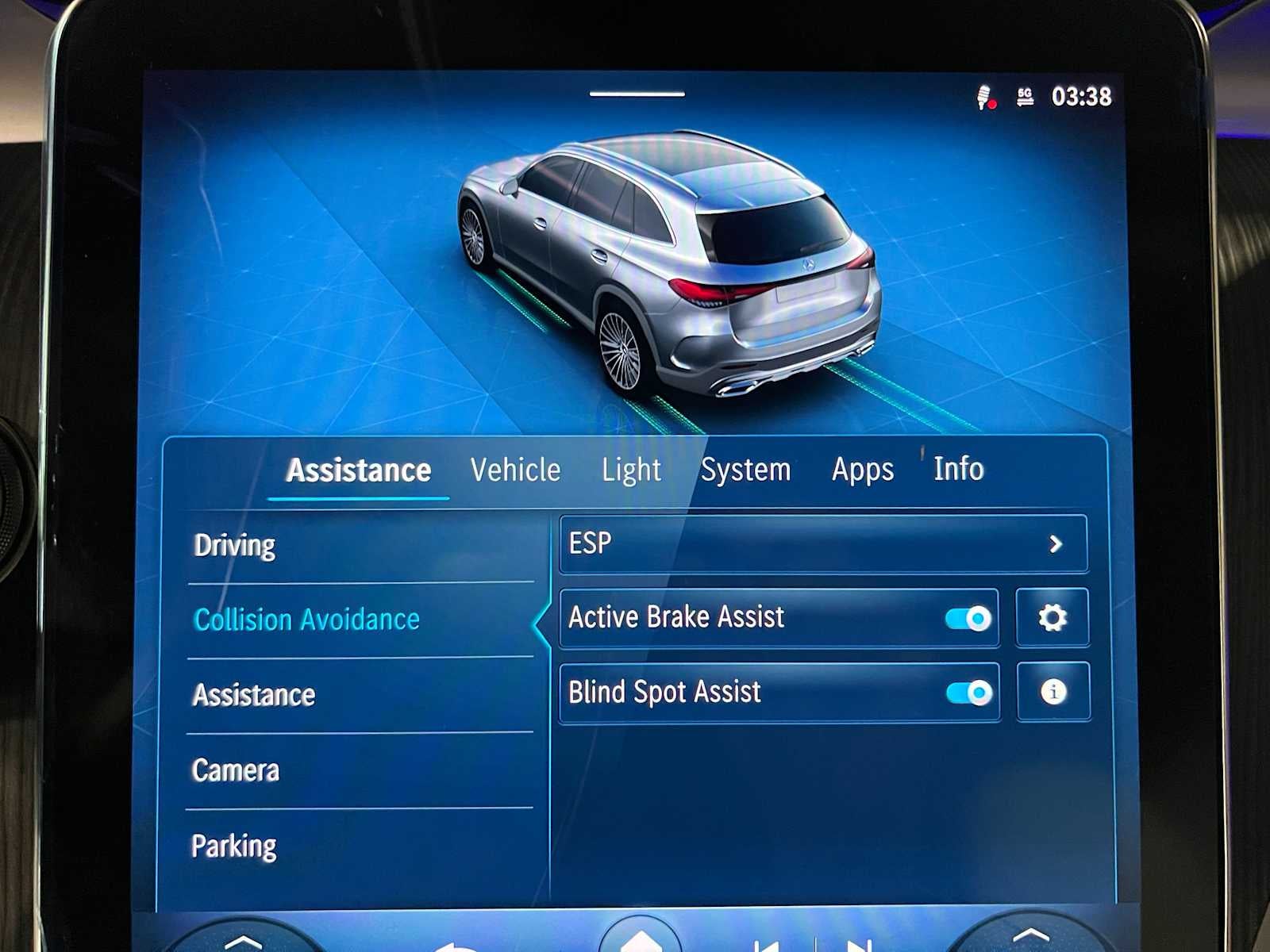Viewport: 1270px width, 952px height.
Task: Tap the microphone status icon
Action: [987, 96]
